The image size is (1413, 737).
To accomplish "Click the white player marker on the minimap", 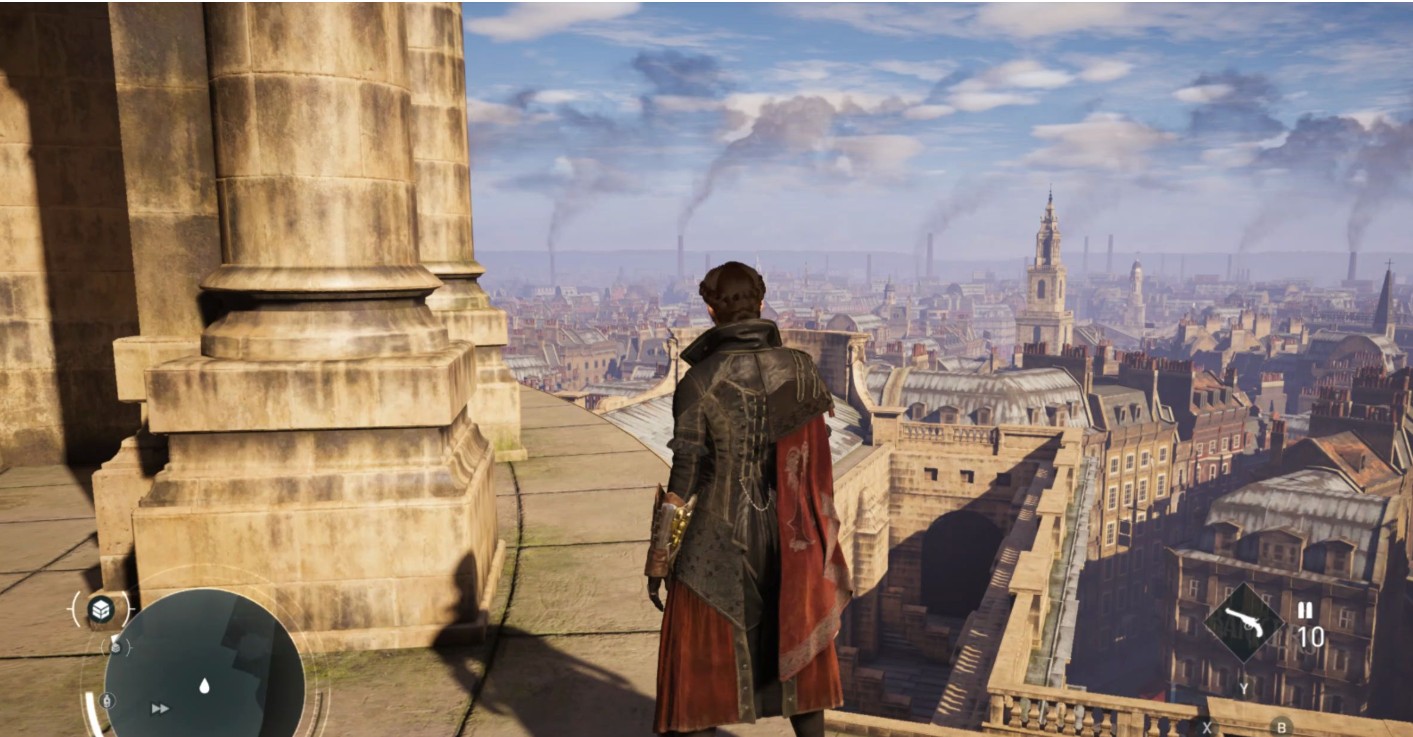I will 204,685.
